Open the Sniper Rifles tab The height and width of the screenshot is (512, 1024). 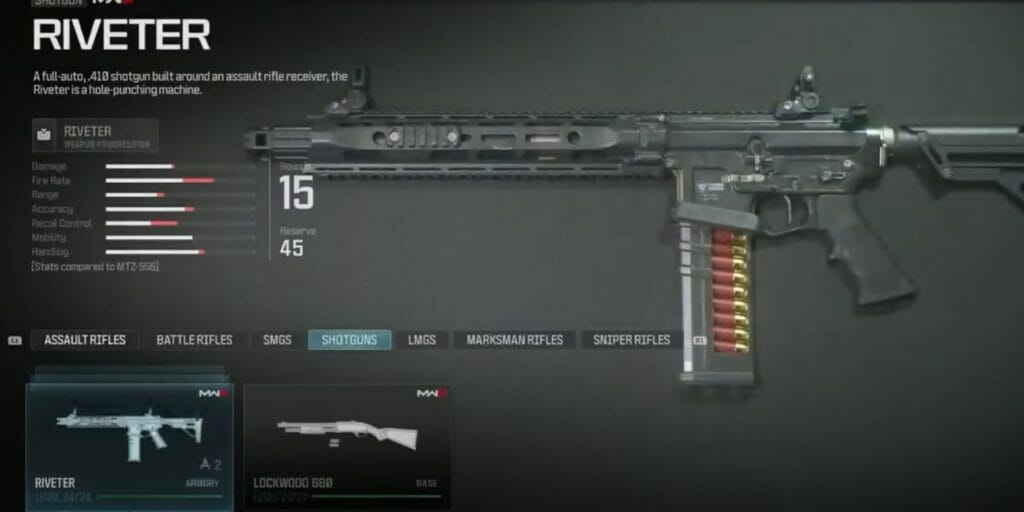click(631, 340)
